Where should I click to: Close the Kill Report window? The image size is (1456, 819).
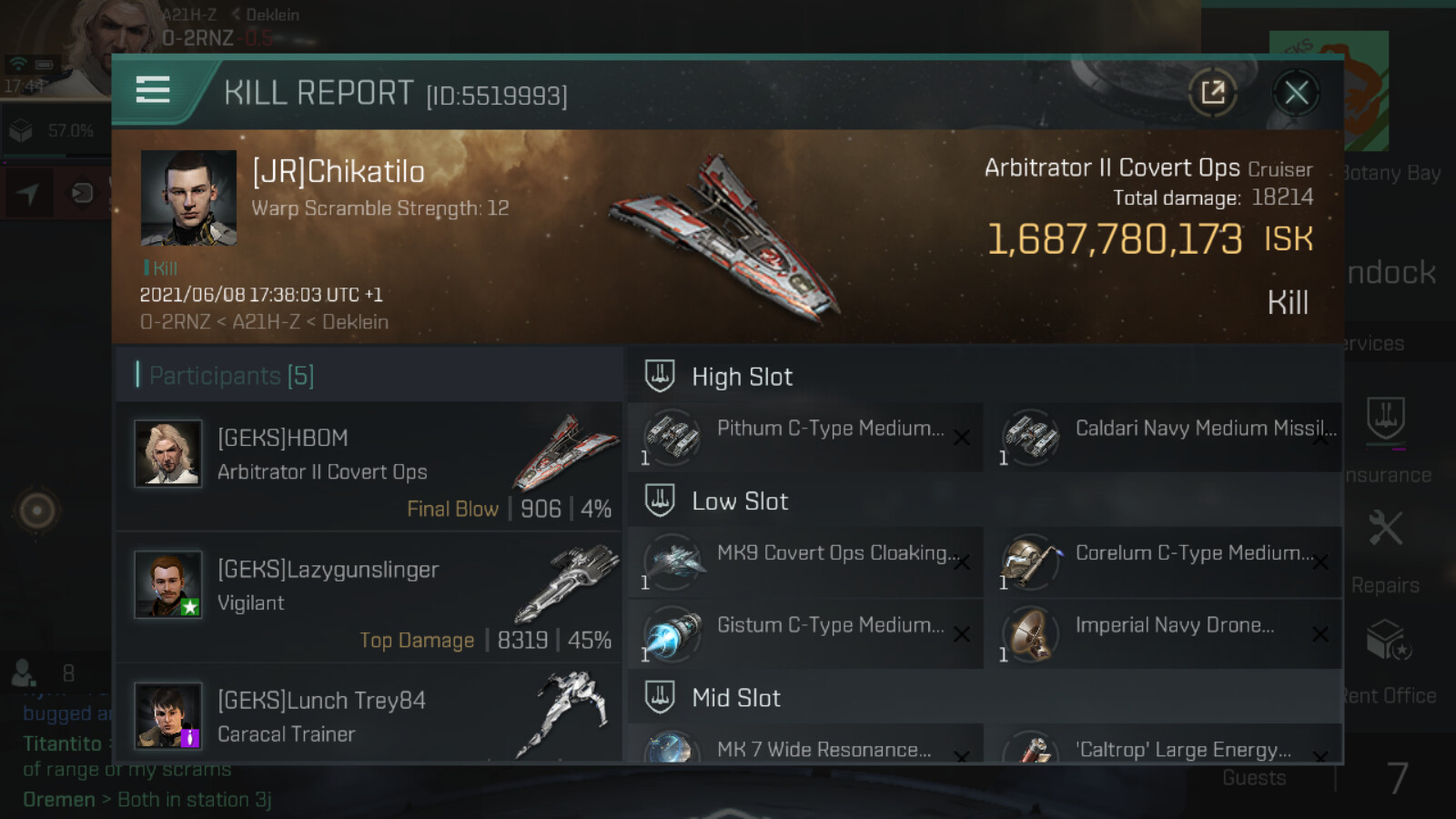[x=1296, y=92]
